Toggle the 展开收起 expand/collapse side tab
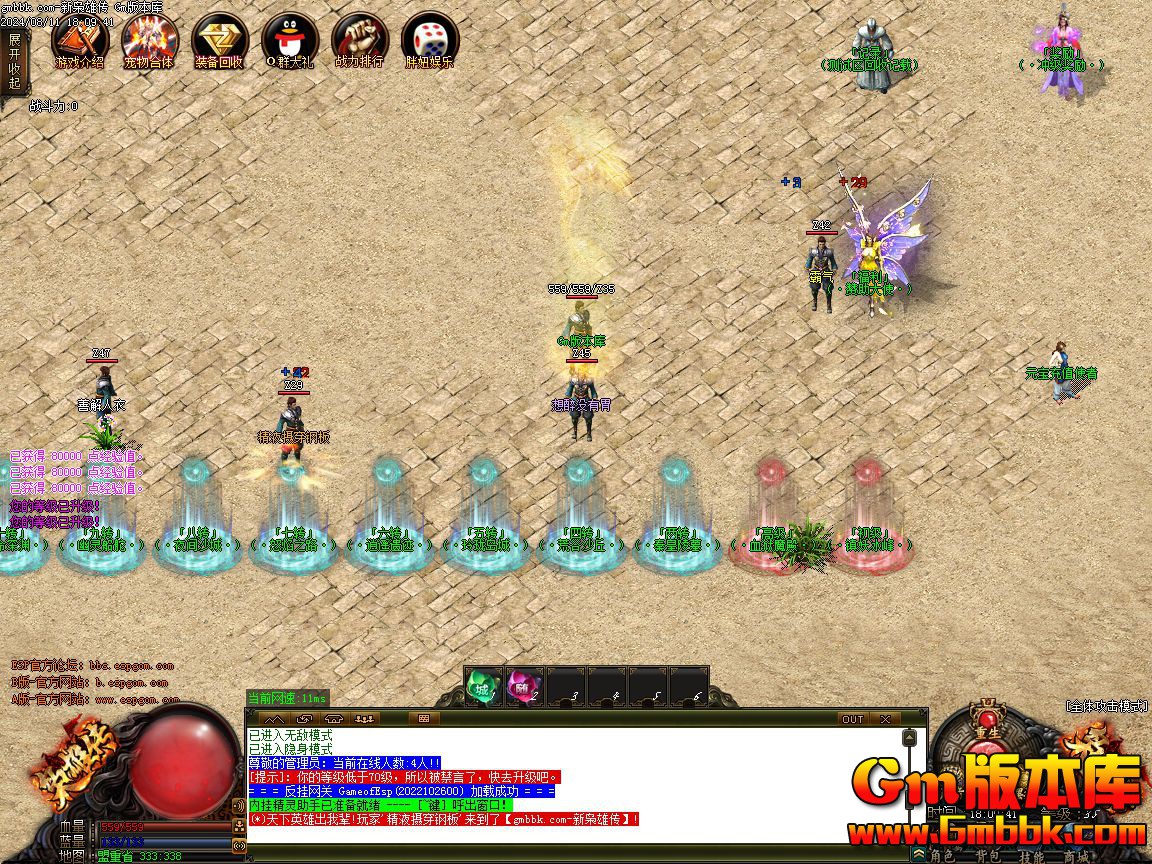This screenshot has width=1152, height=864. [14, 61]
